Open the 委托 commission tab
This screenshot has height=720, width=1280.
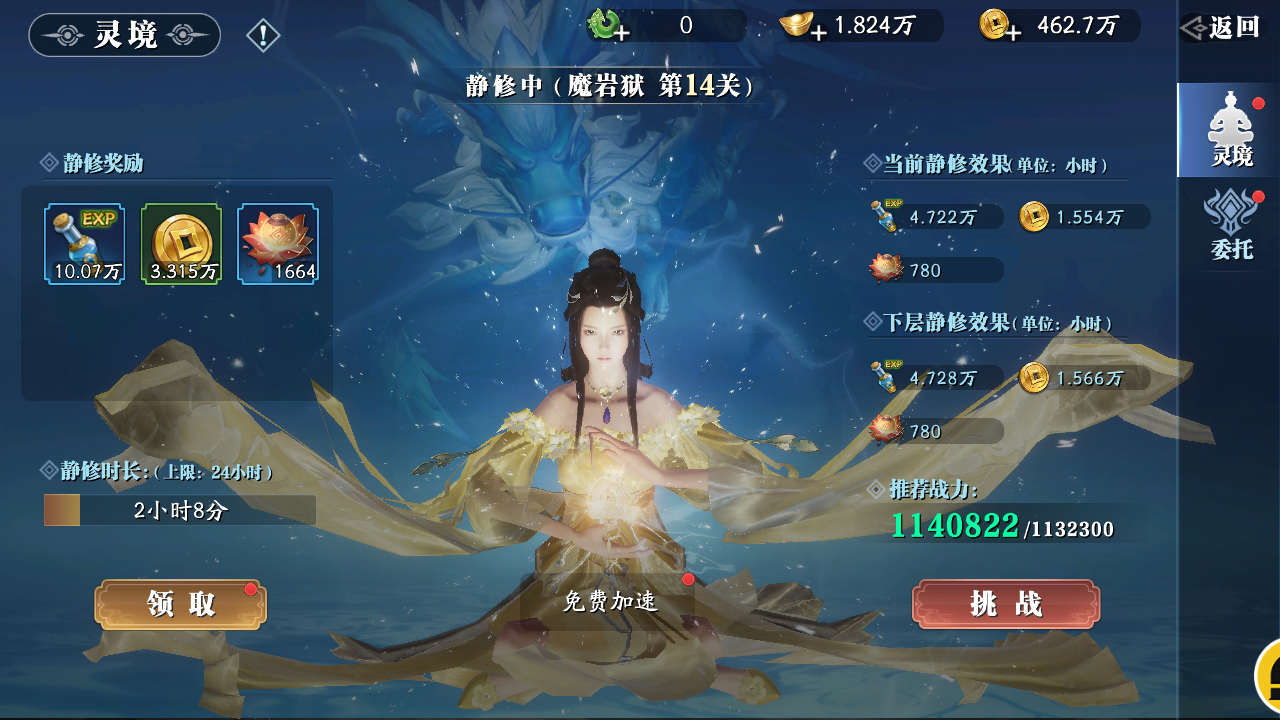(1231, 226)
